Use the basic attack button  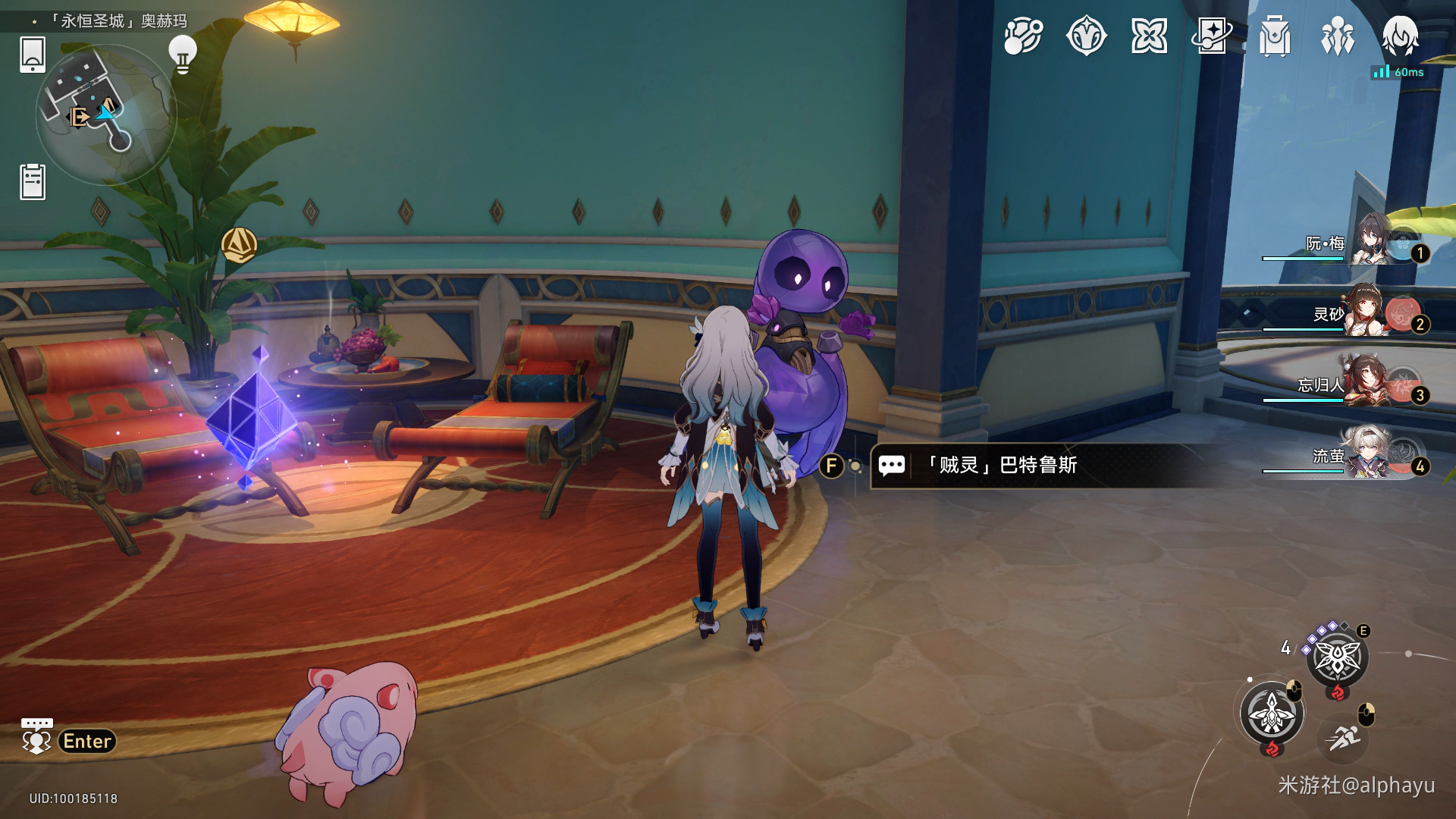[1272, 714]
